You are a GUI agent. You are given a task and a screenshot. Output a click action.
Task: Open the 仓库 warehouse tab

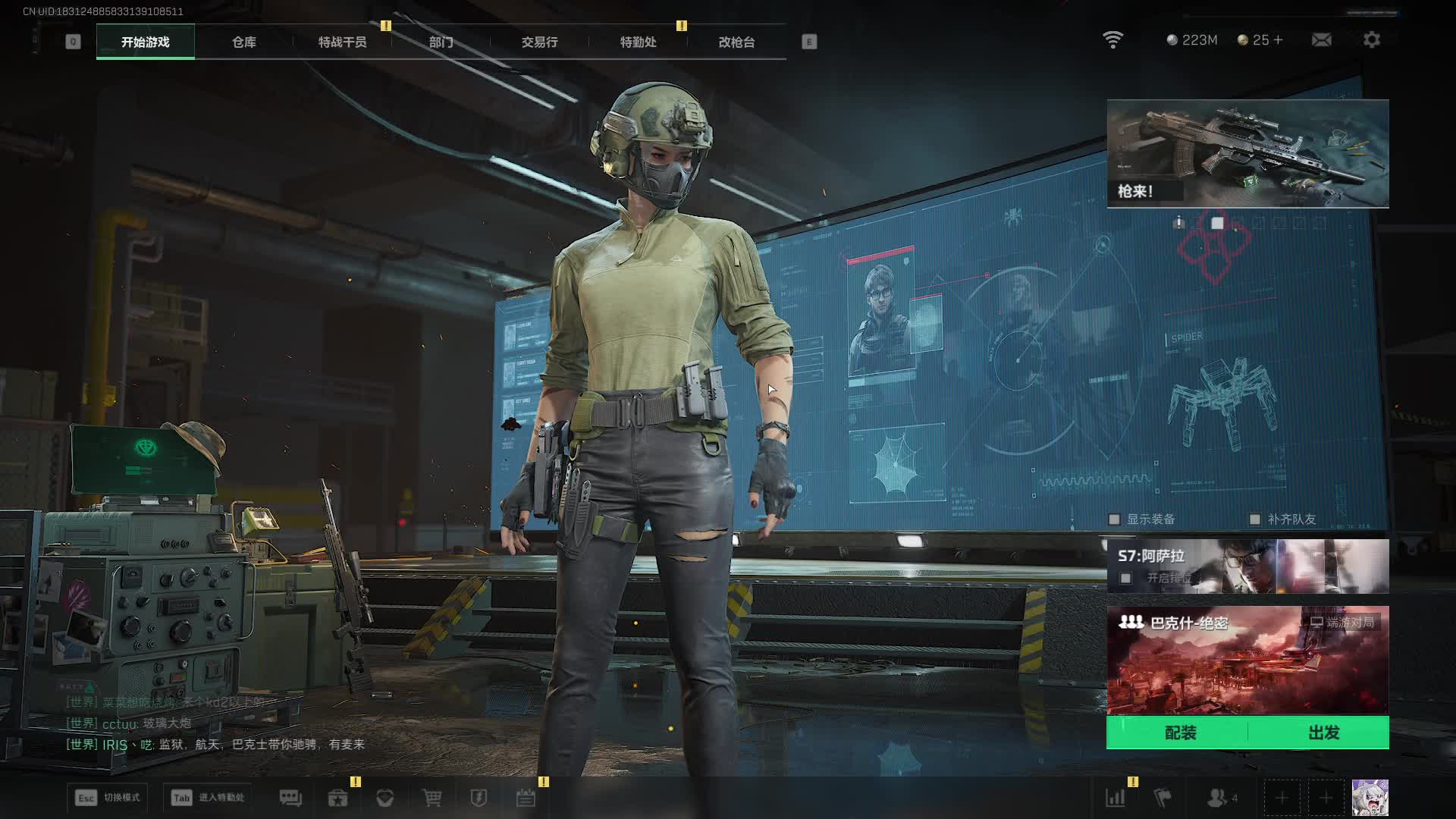[x=243, y=42]
